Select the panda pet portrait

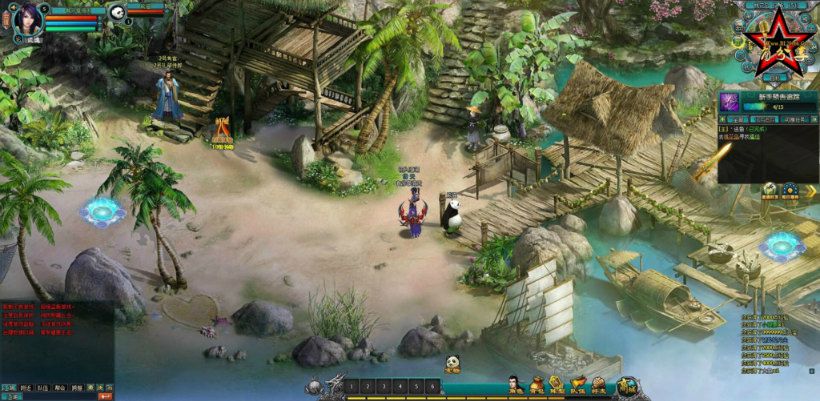[118, 12]
